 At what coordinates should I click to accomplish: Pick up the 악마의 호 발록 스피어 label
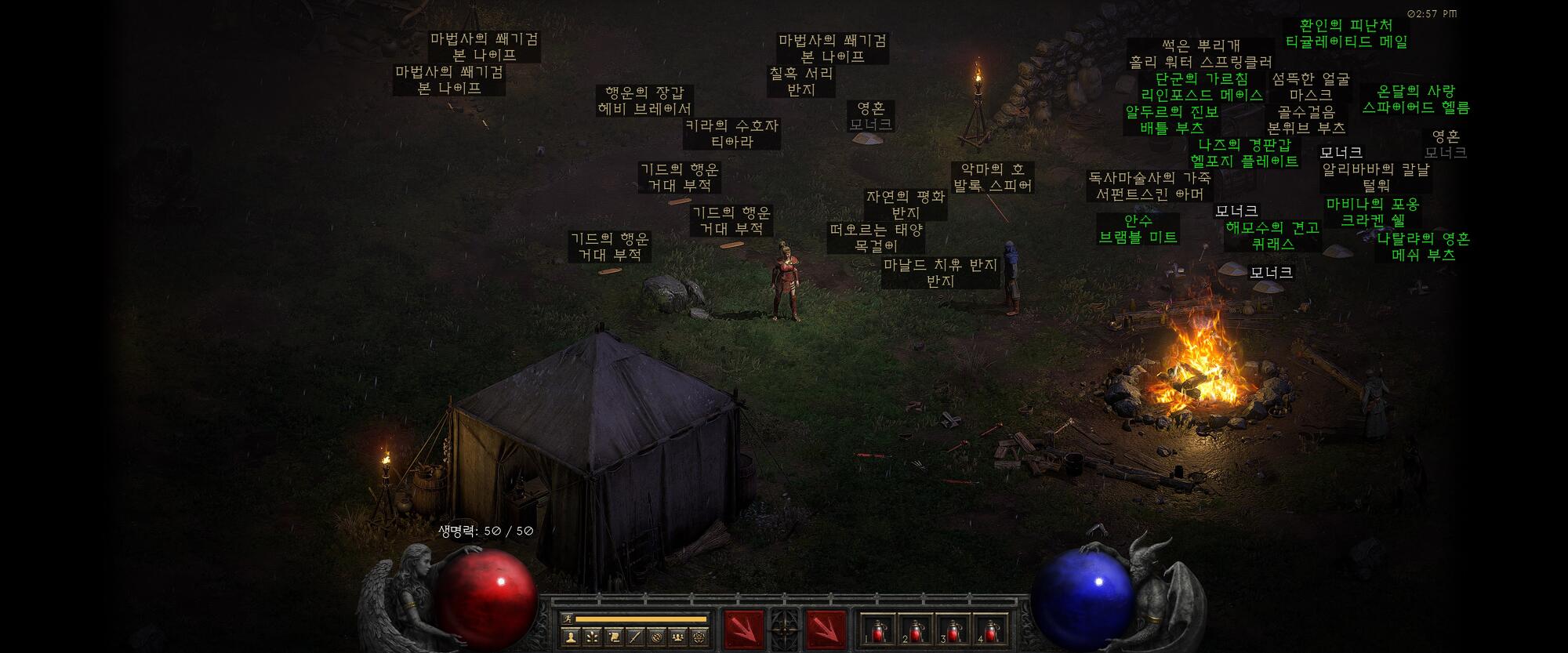[993, 178]
